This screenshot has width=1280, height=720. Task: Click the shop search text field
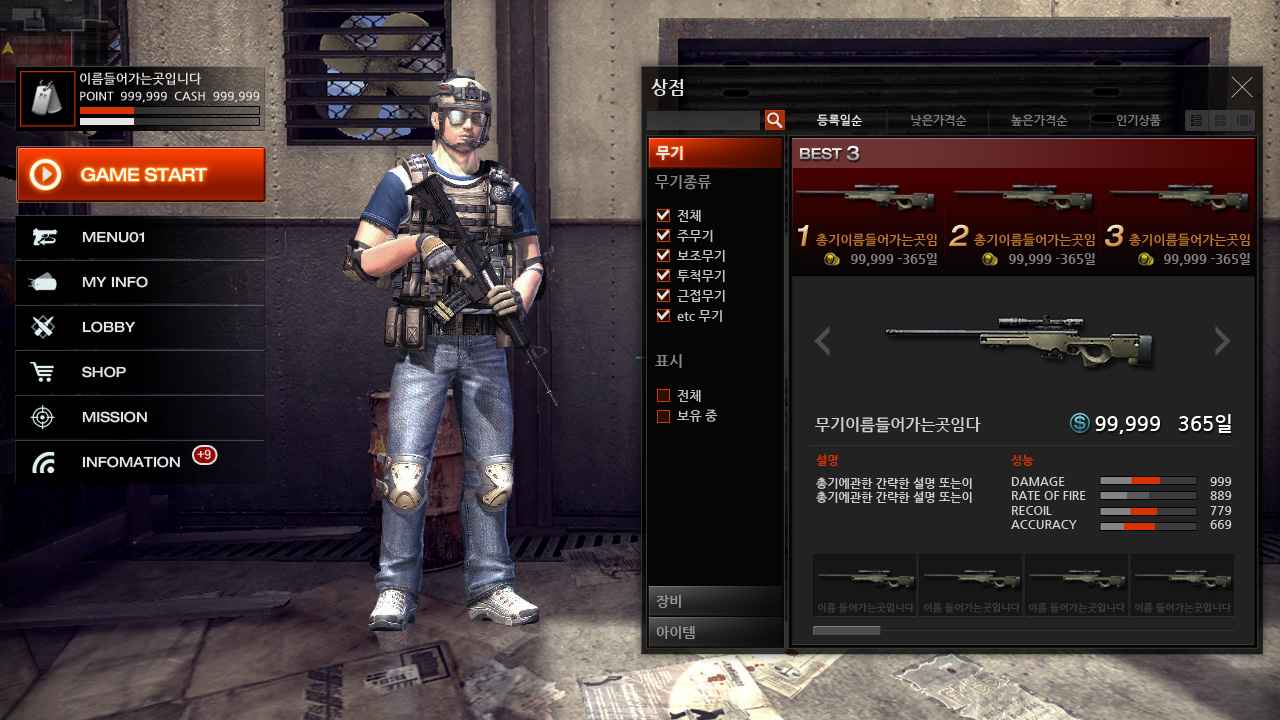coord(703,121)
